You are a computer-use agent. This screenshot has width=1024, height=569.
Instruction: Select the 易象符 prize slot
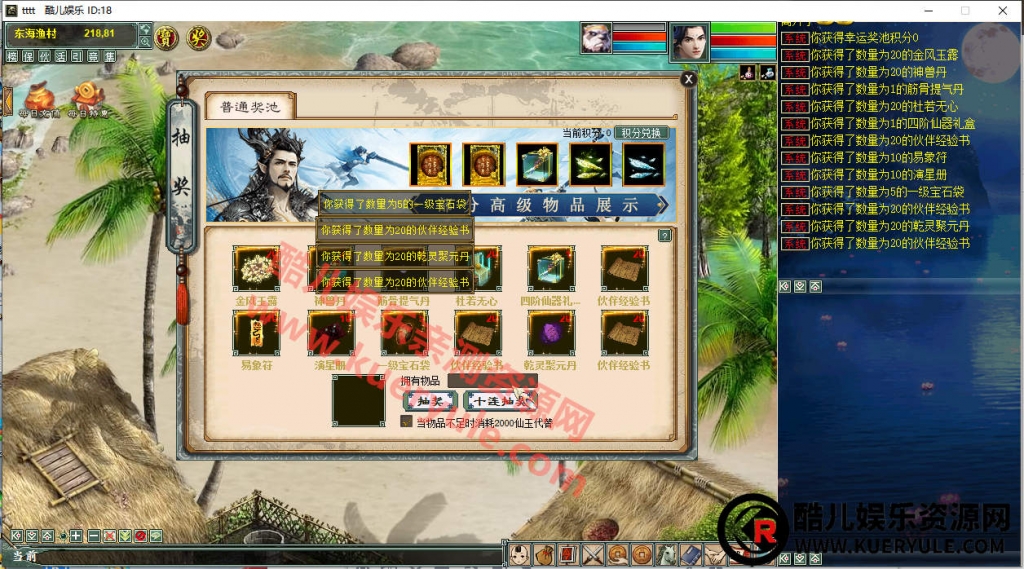tap(256, 333)
